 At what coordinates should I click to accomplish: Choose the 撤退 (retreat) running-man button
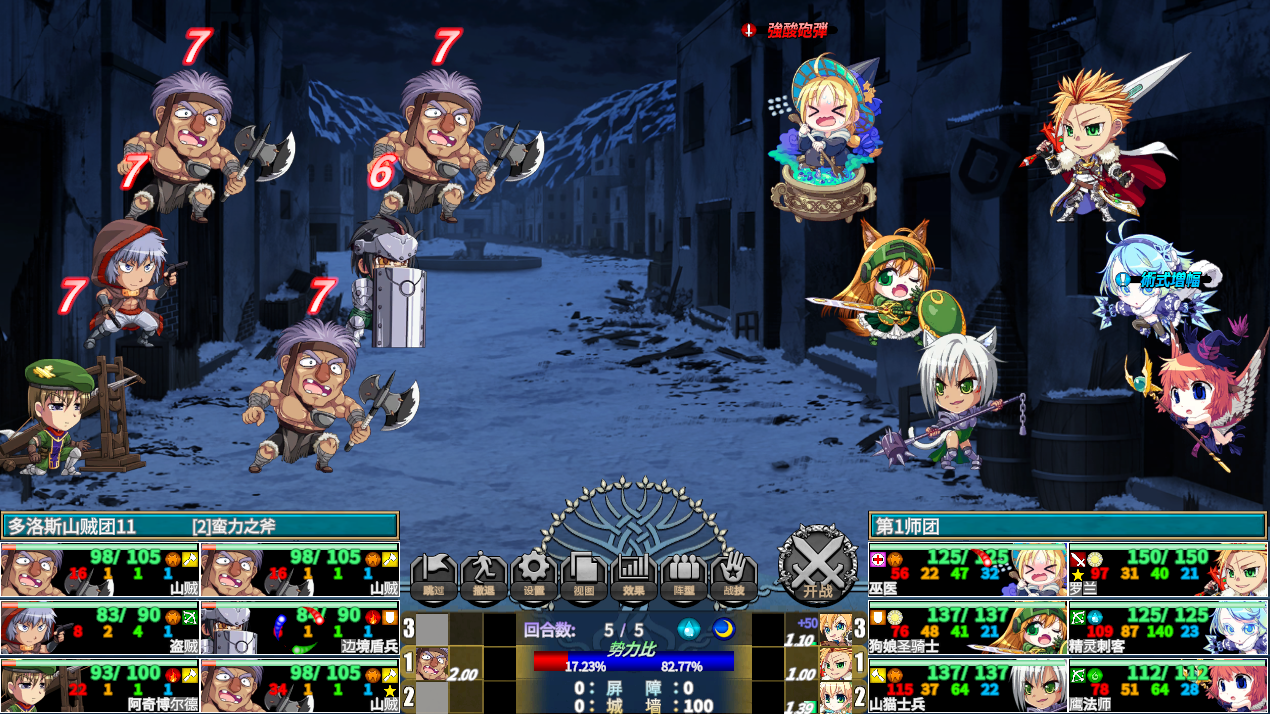(484, 577)
